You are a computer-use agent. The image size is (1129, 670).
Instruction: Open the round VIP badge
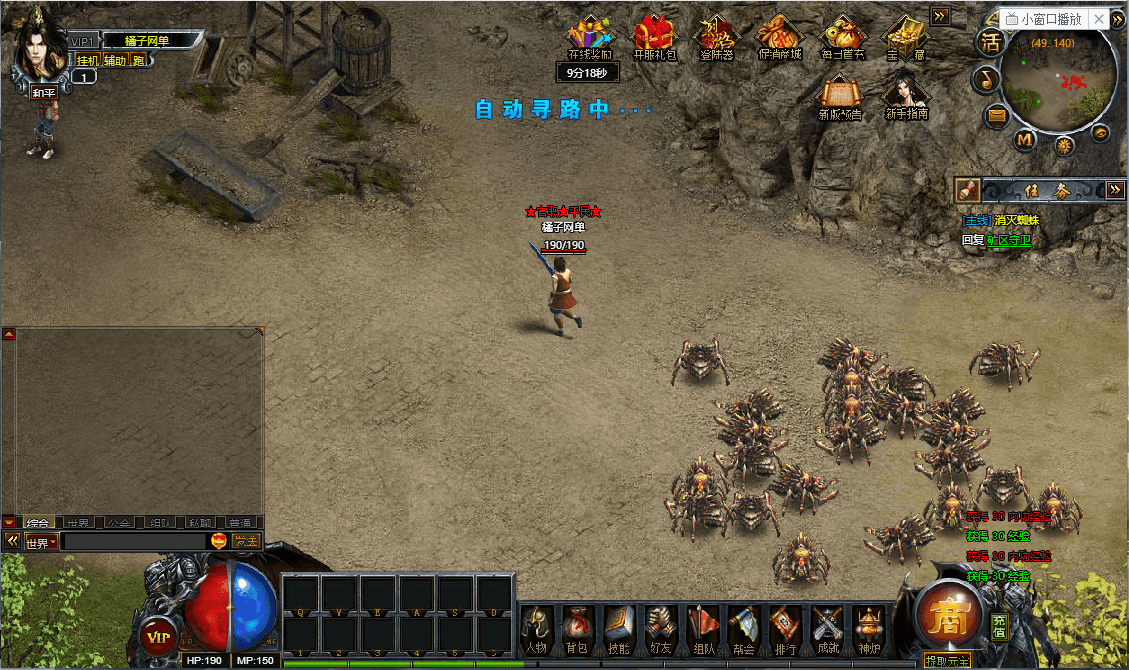coord(156,635)
